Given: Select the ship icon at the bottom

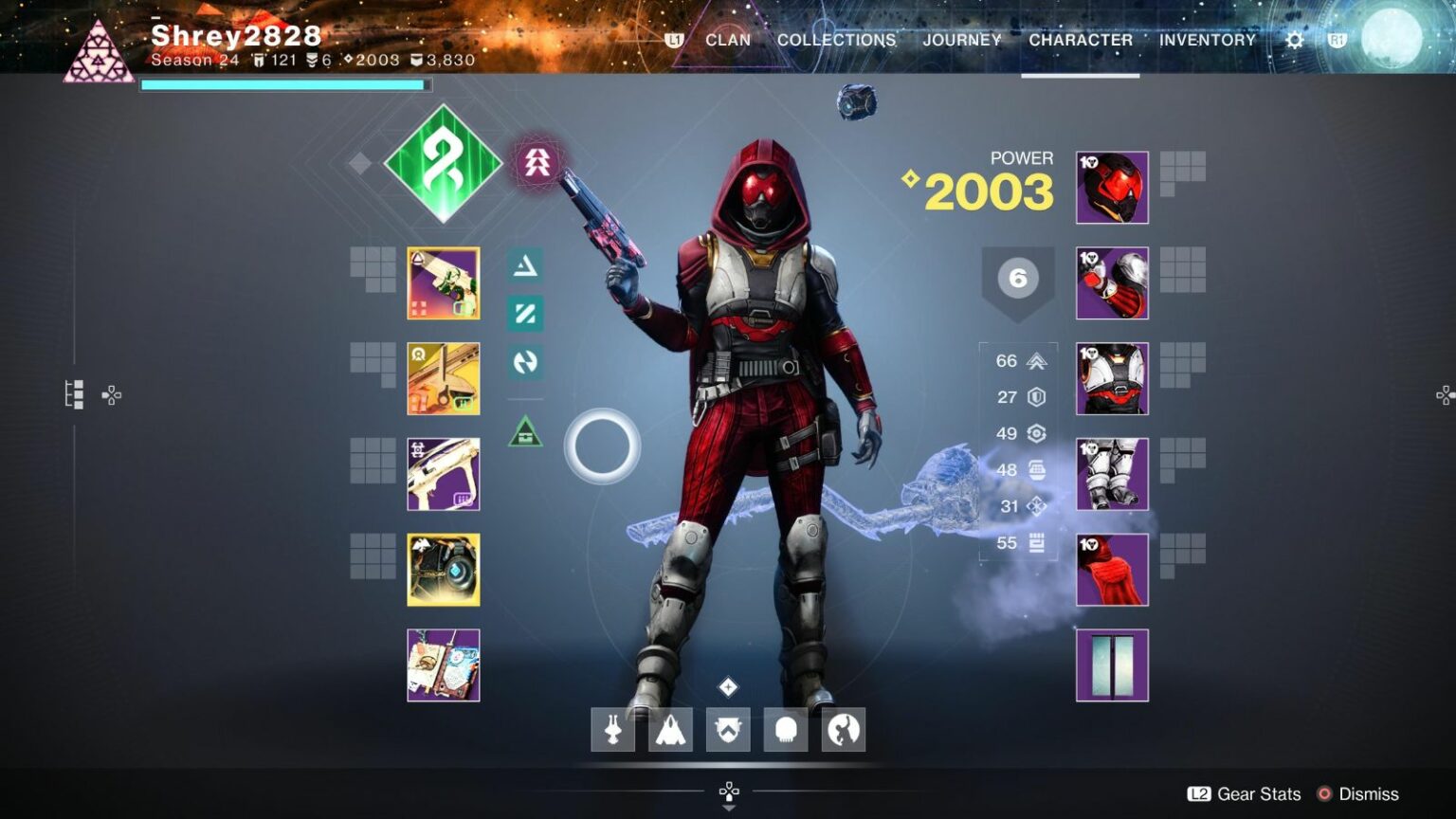Looking at the screenshot, I should point(670,729).
